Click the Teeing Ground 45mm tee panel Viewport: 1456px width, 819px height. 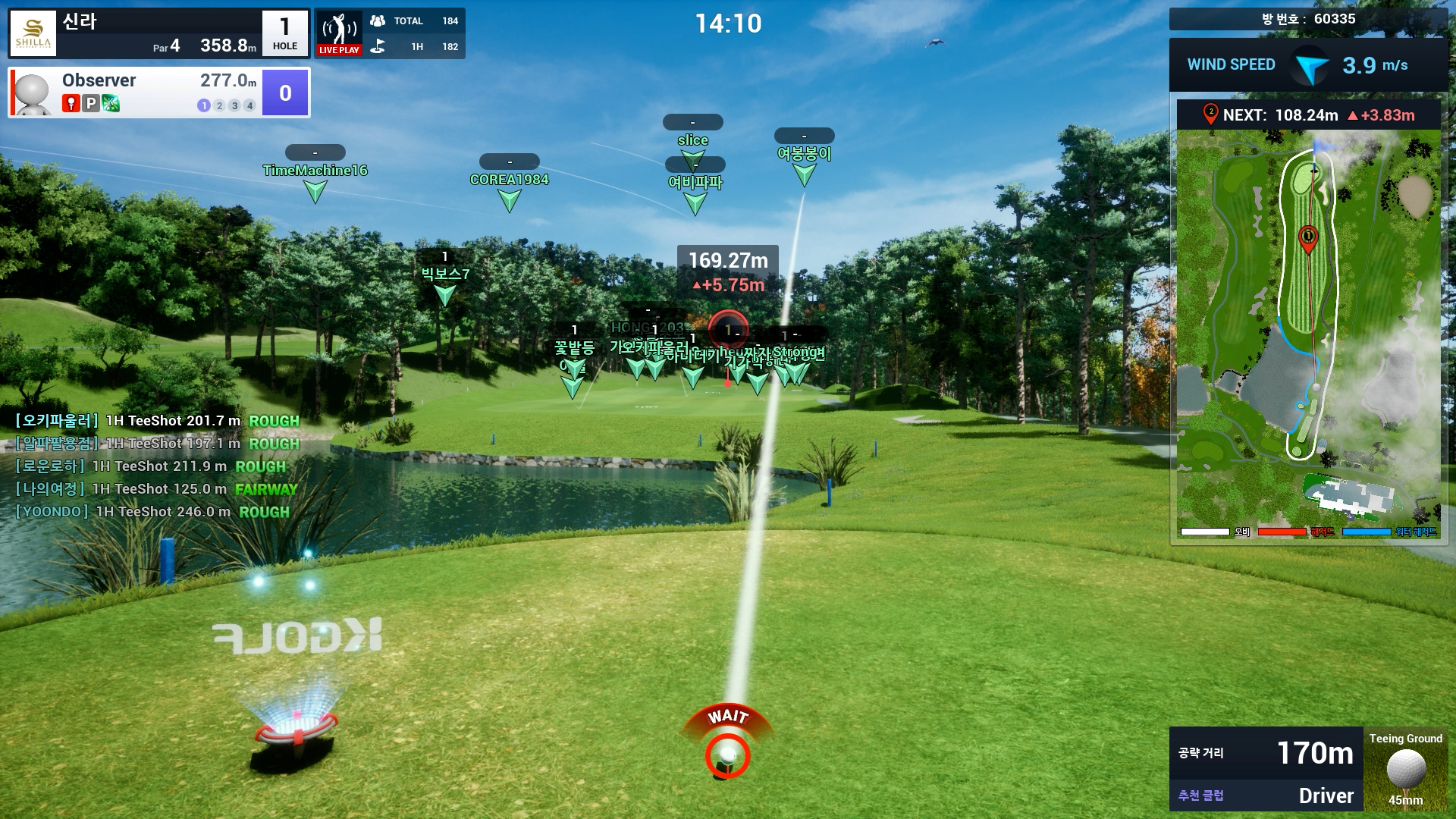tap(1405, 769)
